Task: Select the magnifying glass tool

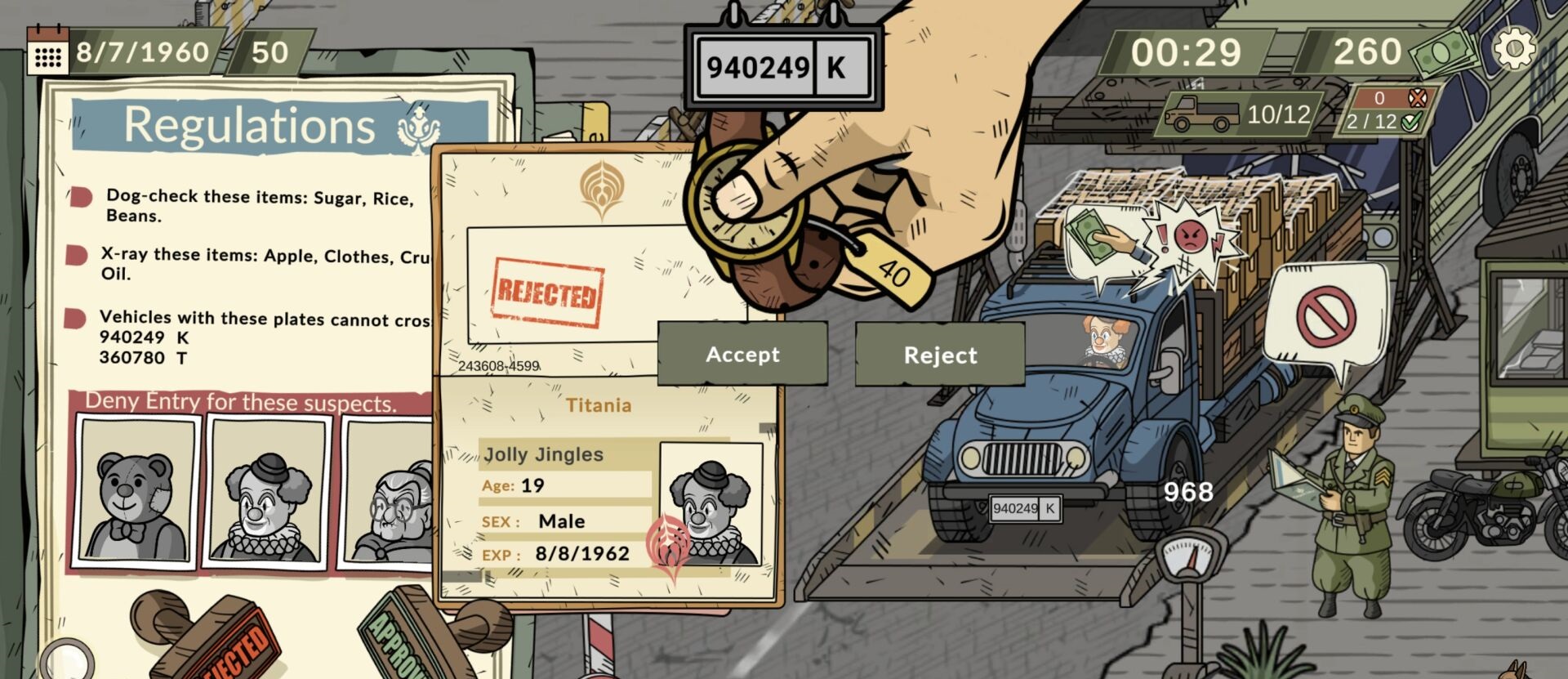Action: click(65, 660)
